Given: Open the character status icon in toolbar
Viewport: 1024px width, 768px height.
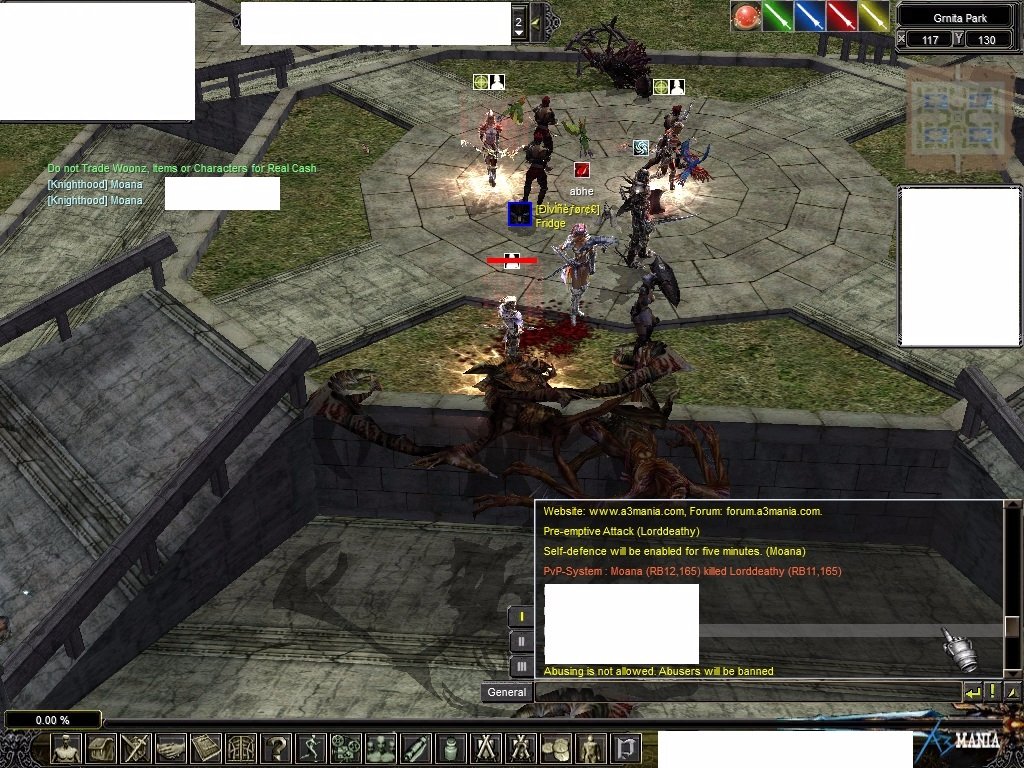Looking at the screenshot, I should [x=66, y=748].
